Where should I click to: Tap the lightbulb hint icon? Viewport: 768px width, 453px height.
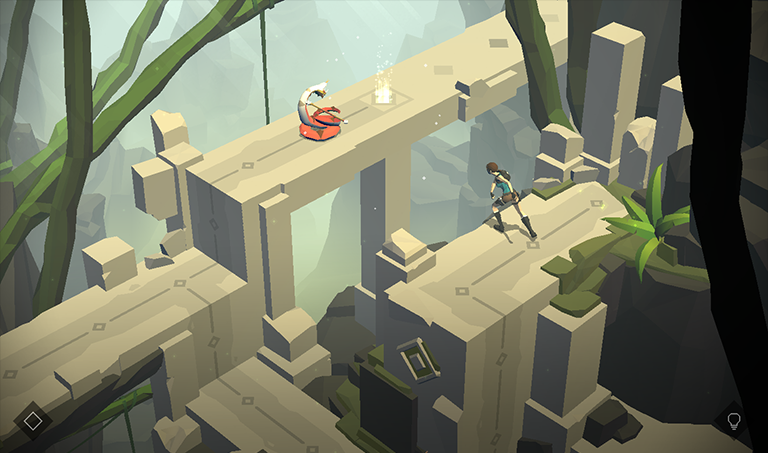click(x=734, y=420)
